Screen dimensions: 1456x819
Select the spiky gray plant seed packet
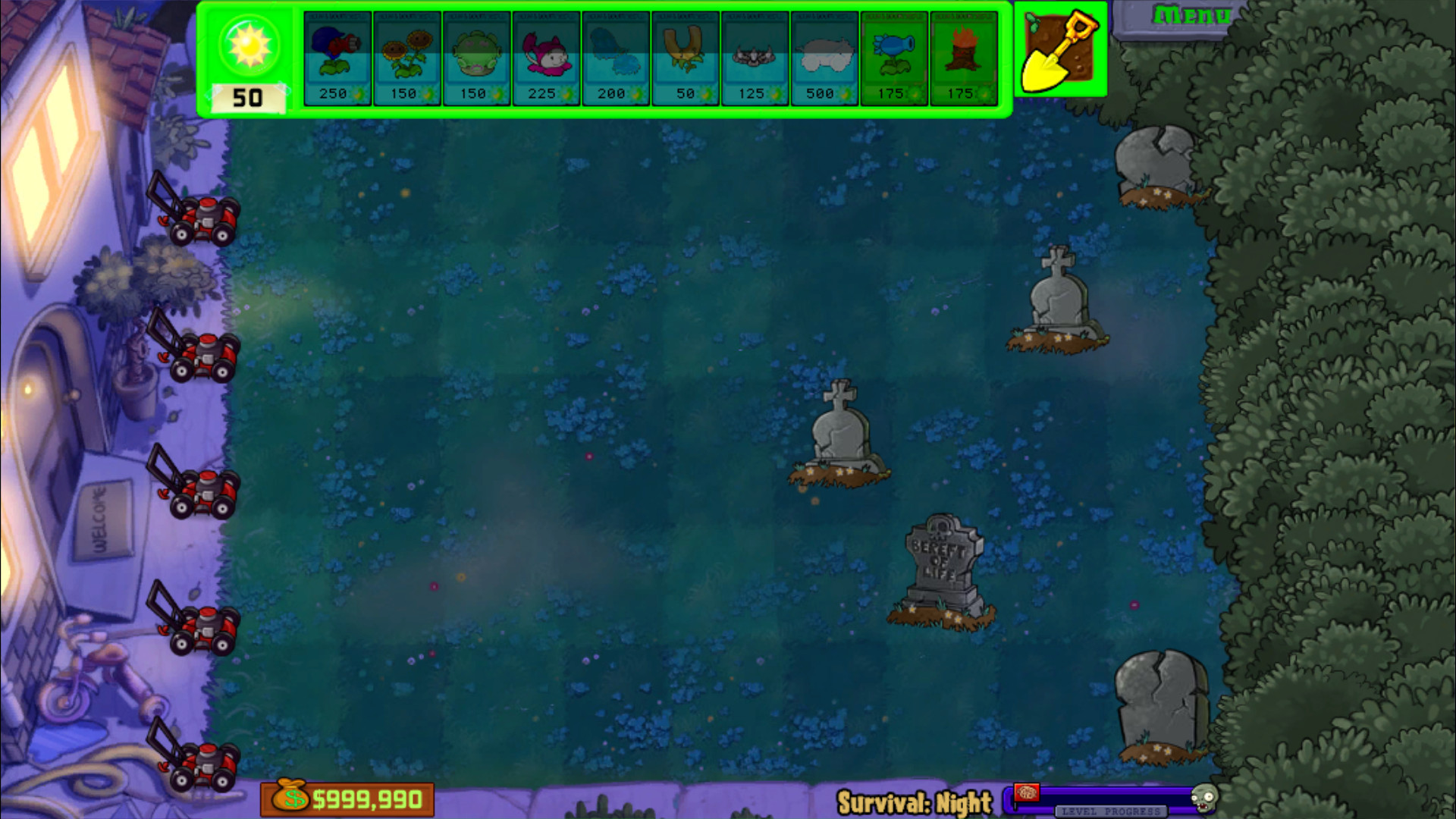point(755,57)
